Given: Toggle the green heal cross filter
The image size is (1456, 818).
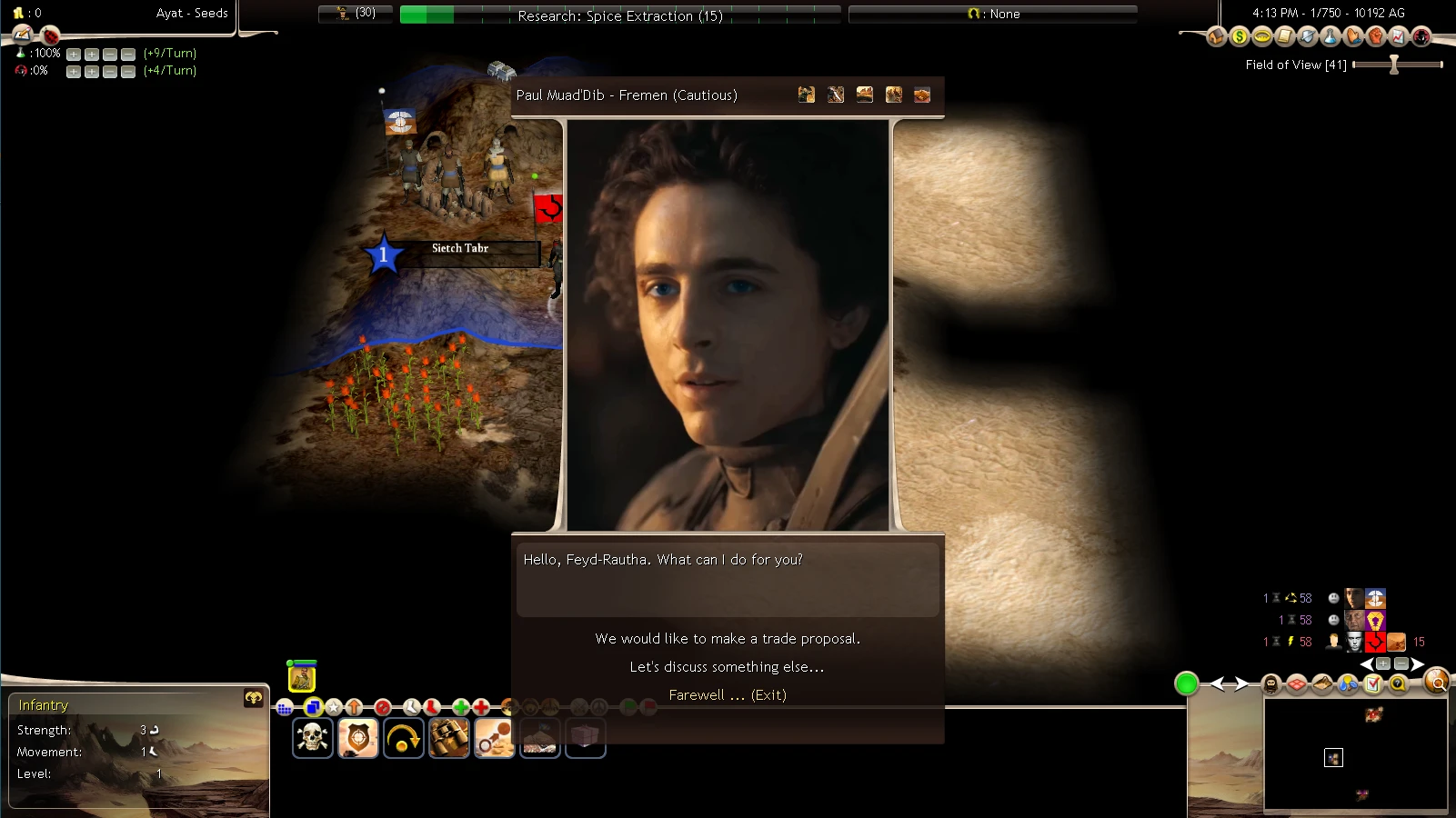Looking at the screenshot, I should pos(461,707).
